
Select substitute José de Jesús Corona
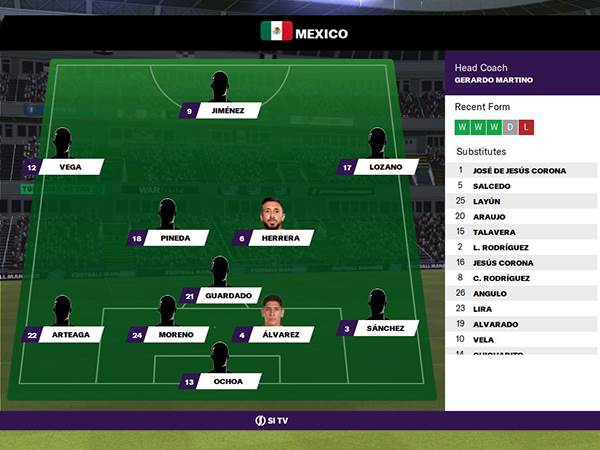520,171
